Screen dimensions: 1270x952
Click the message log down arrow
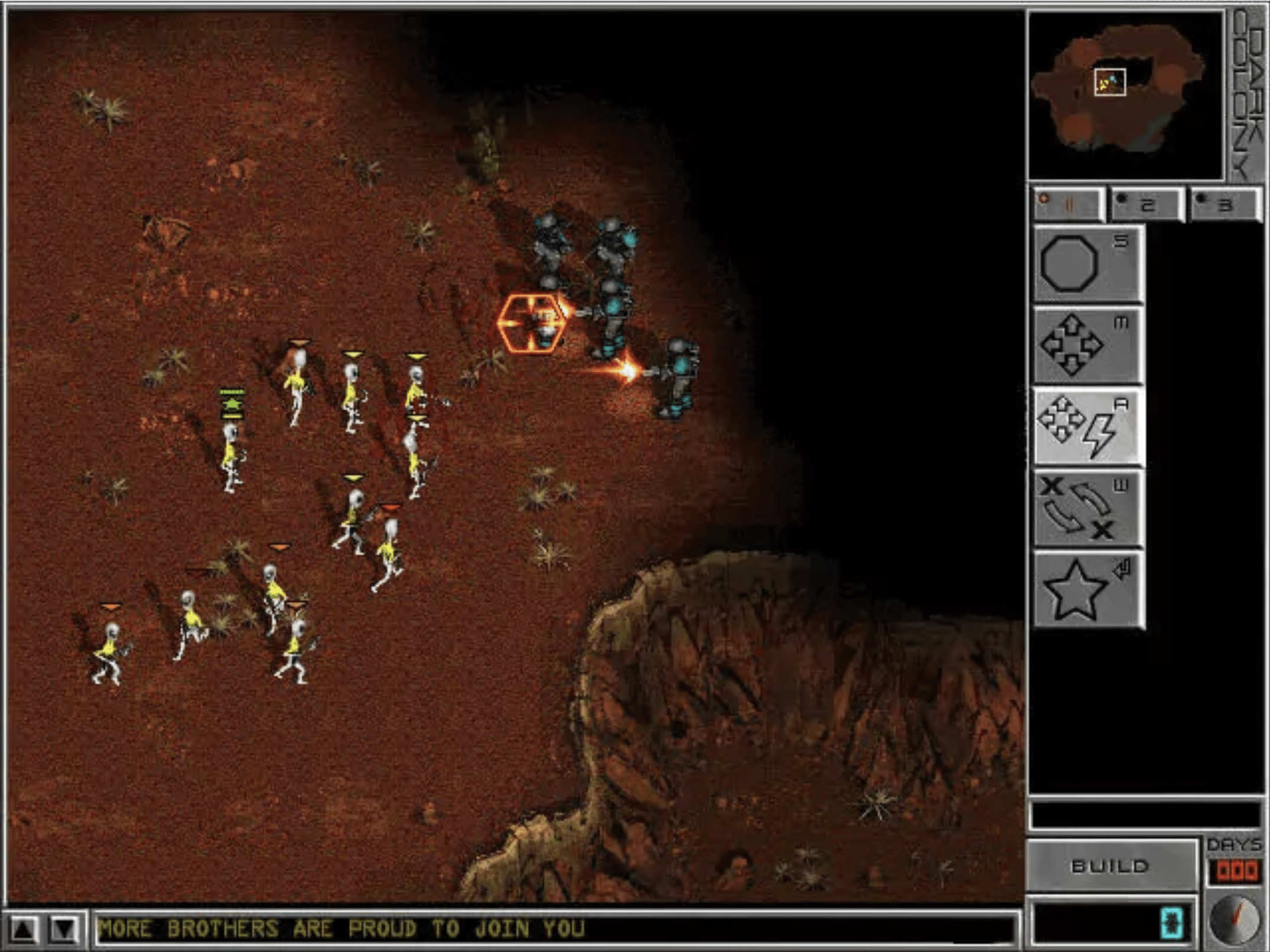(x=64, y=929)
